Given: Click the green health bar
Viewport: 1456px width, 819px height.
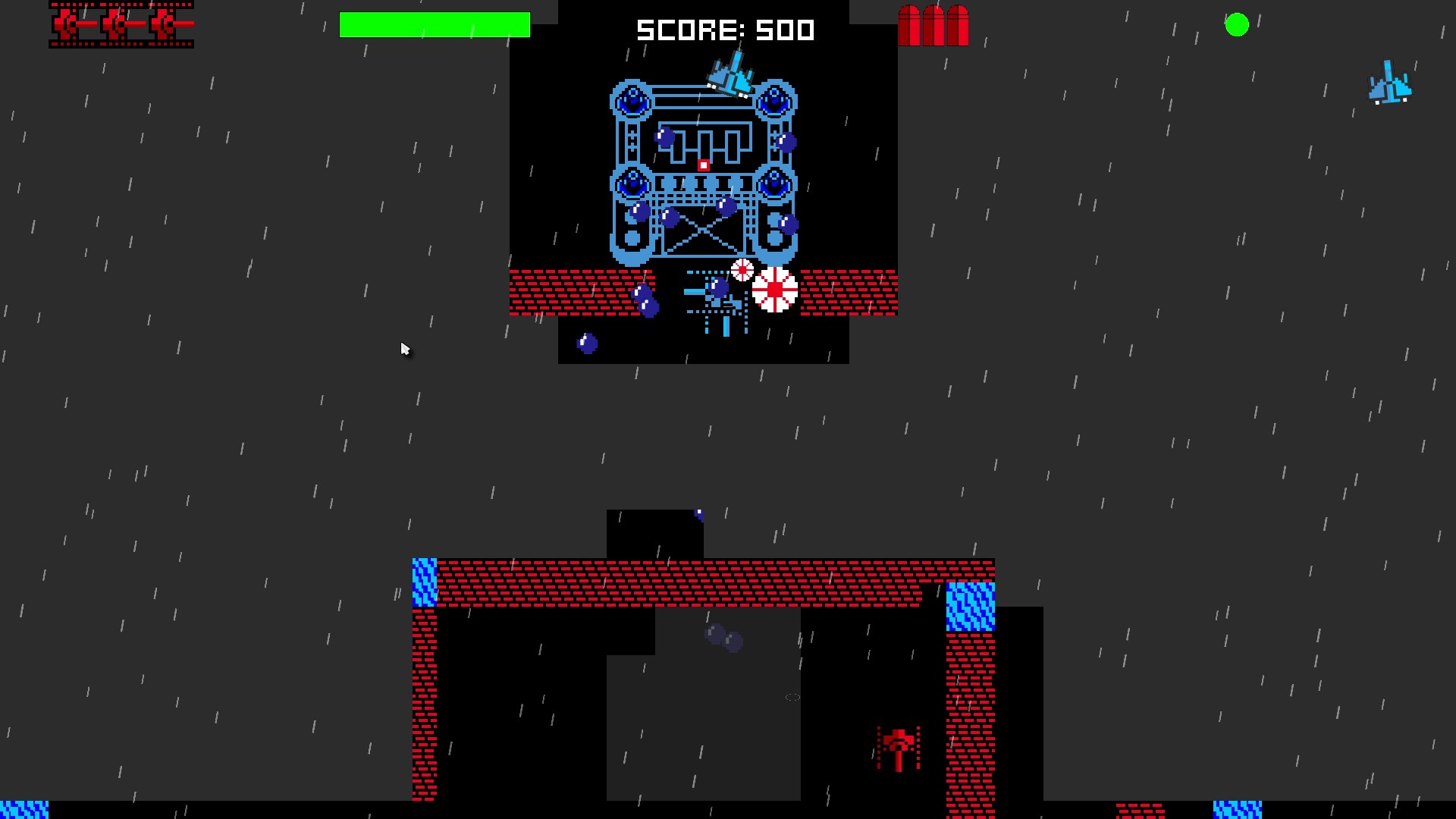Looking at the screenshot, I should click(435, 25).
